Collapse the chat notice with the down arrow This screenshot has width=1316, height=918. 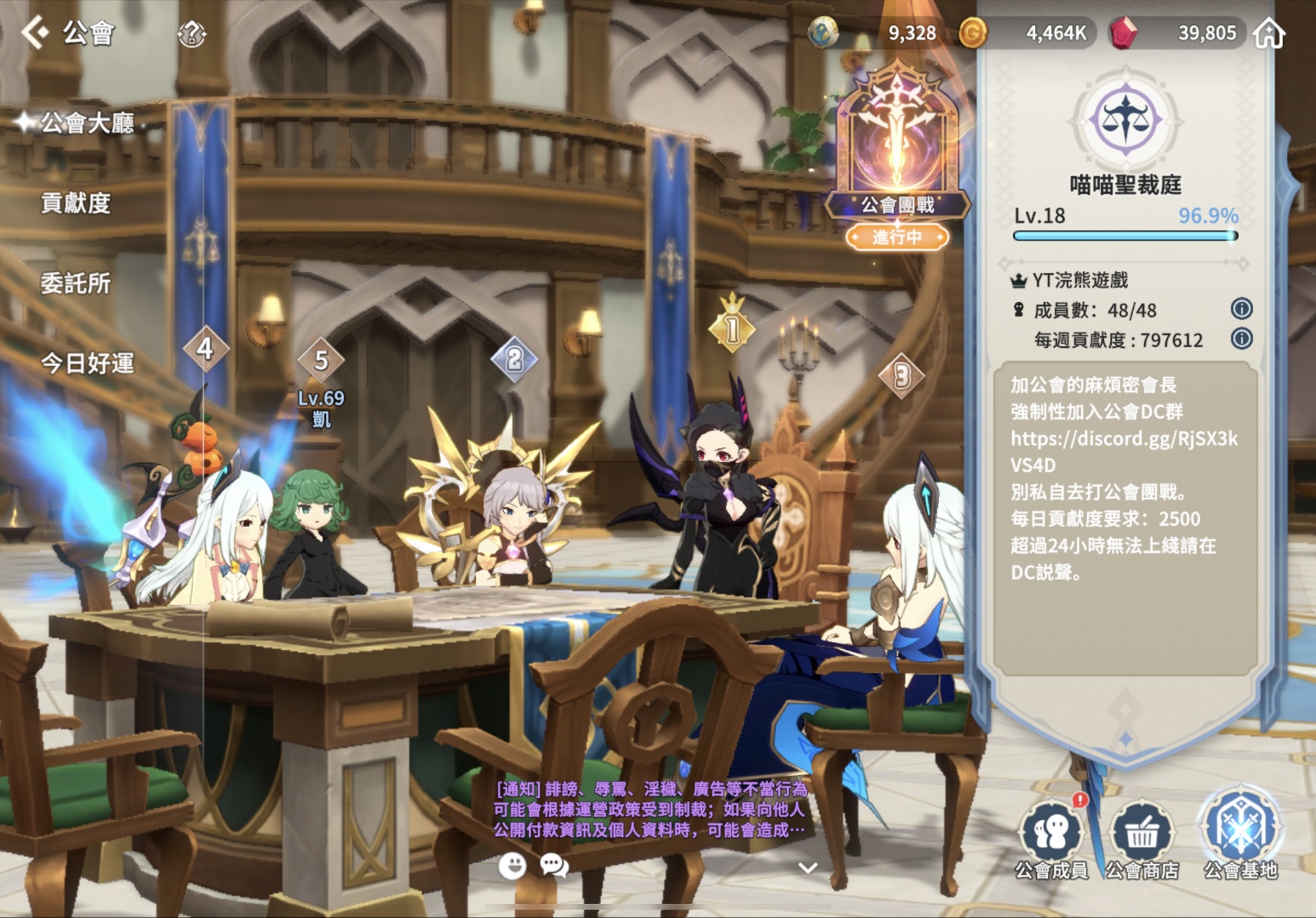tap(807, 868)
